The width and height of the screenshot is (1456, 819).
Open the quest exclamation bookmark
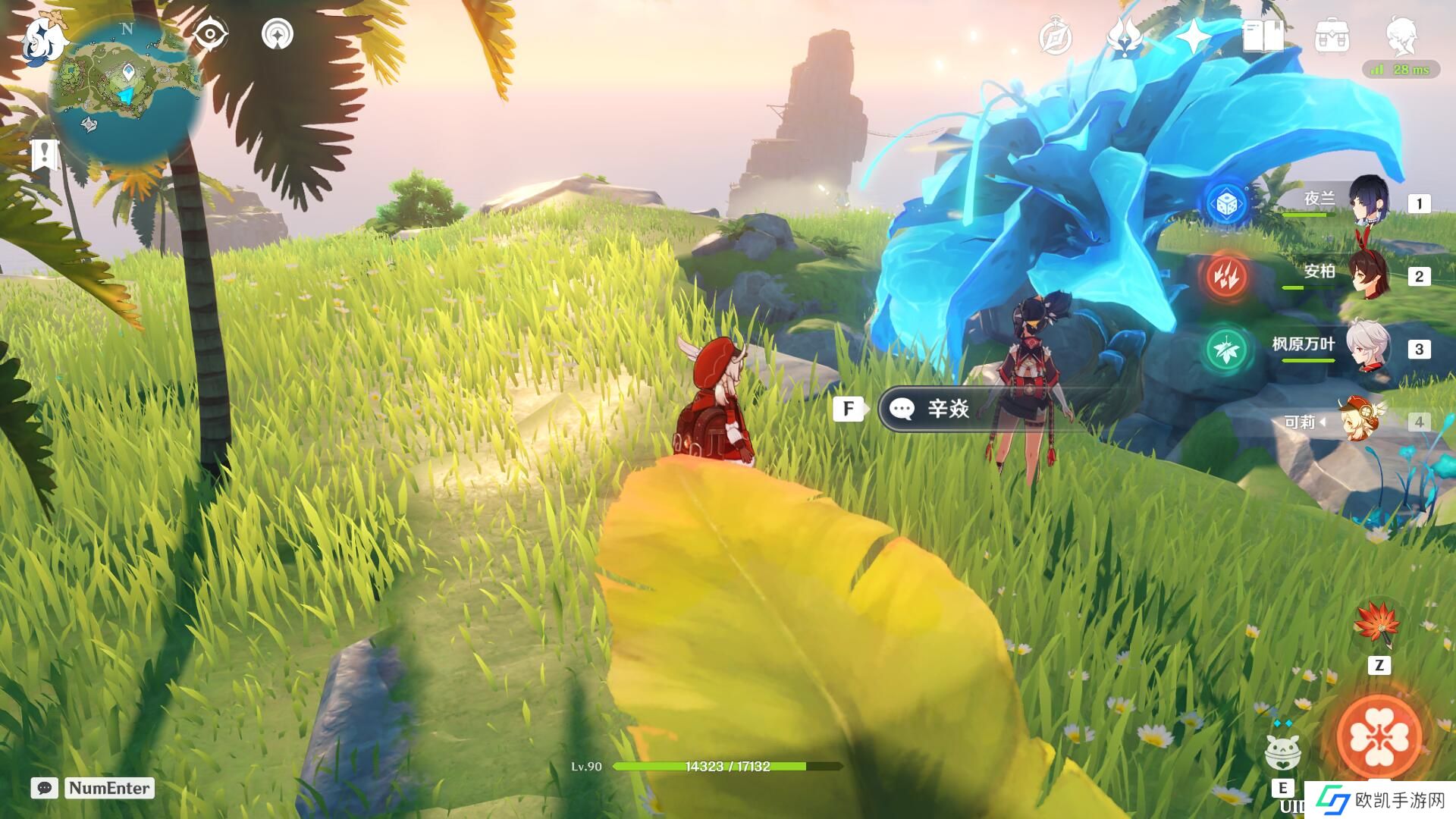45,155
